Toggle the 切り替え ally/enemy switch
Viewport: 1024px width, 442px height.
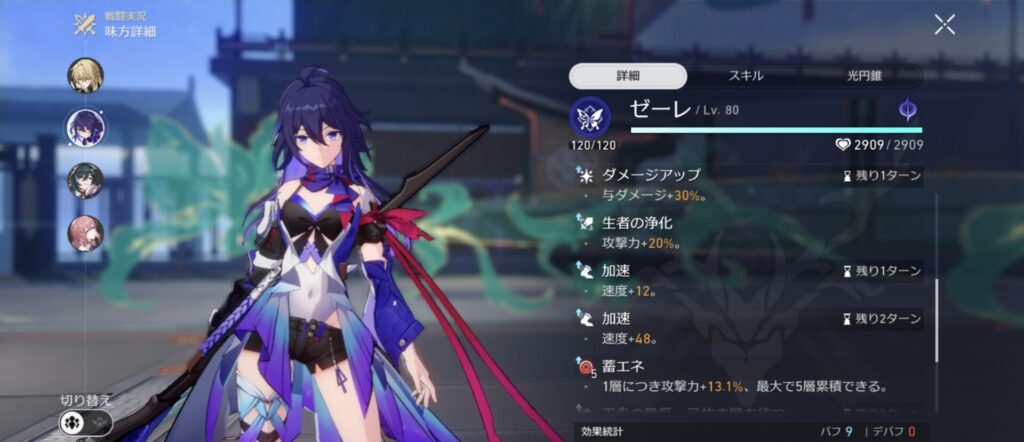click(85, 422)
